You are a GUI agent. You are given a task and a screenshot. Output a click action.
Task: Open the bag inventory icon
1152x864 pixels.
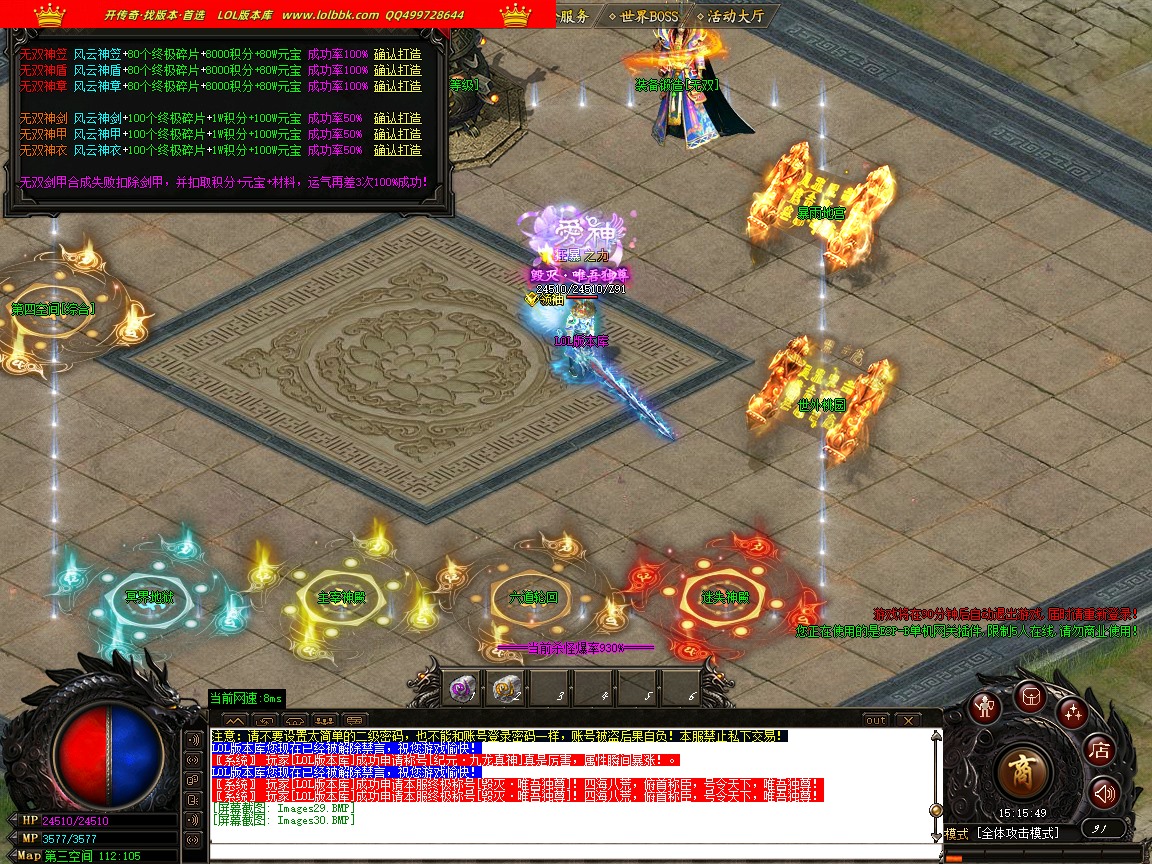point(1030,695)
